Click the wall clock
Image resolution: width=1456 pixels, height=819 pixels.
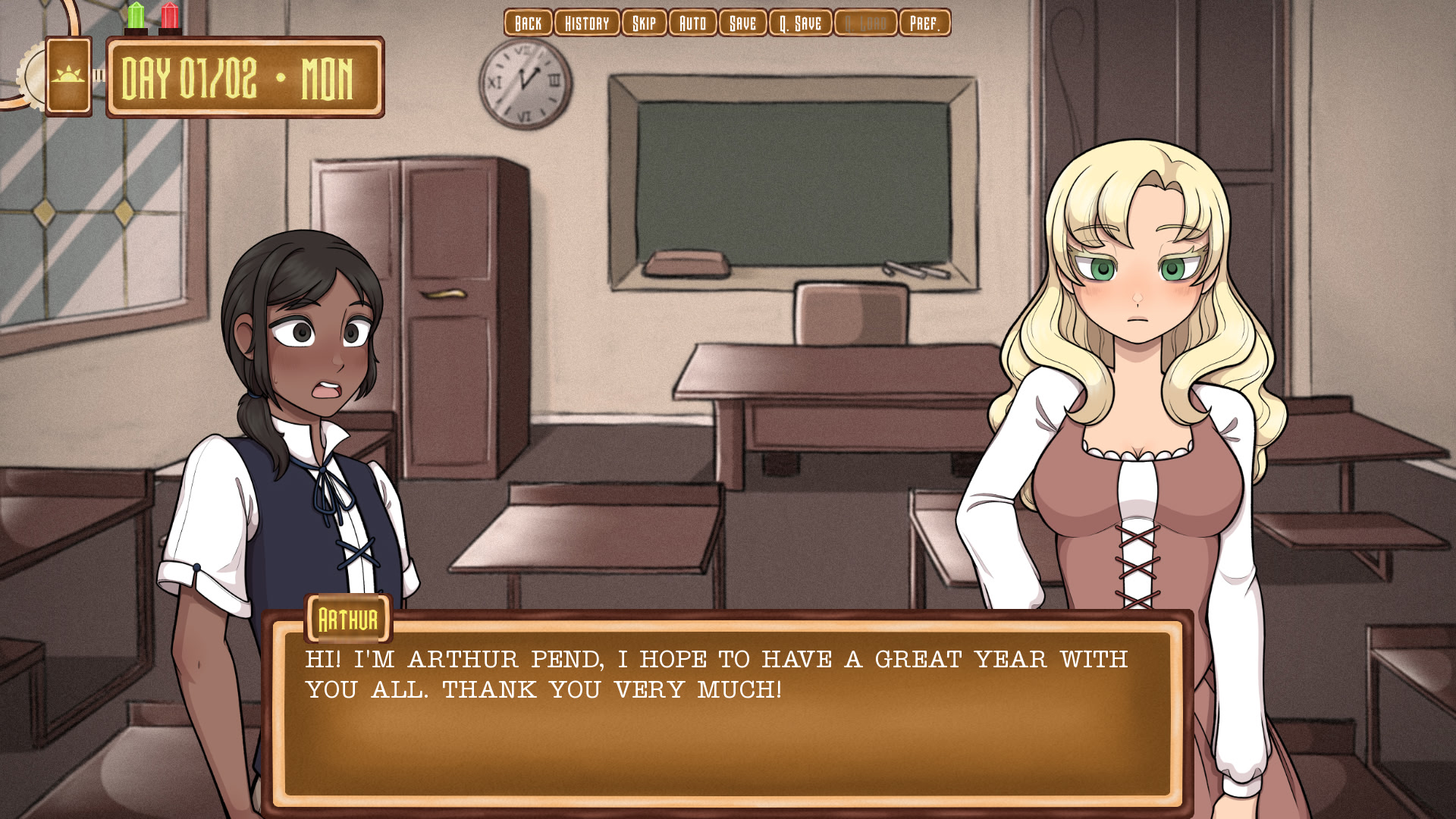pos(523,82)
